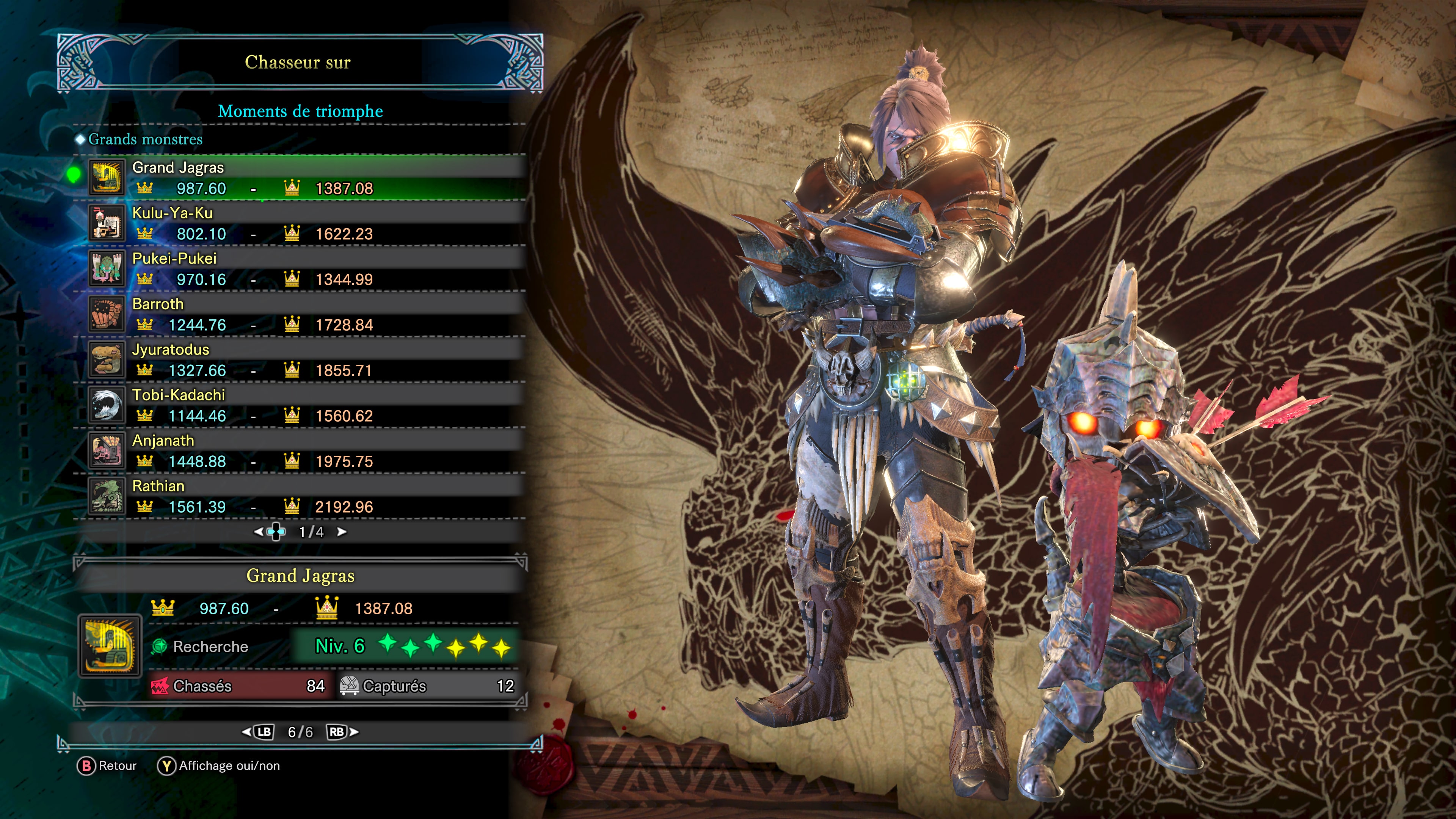Click the Rathian monster icon
This screenshot has height=819, width=1456.
pyautogui.click(x=106, y=496)
